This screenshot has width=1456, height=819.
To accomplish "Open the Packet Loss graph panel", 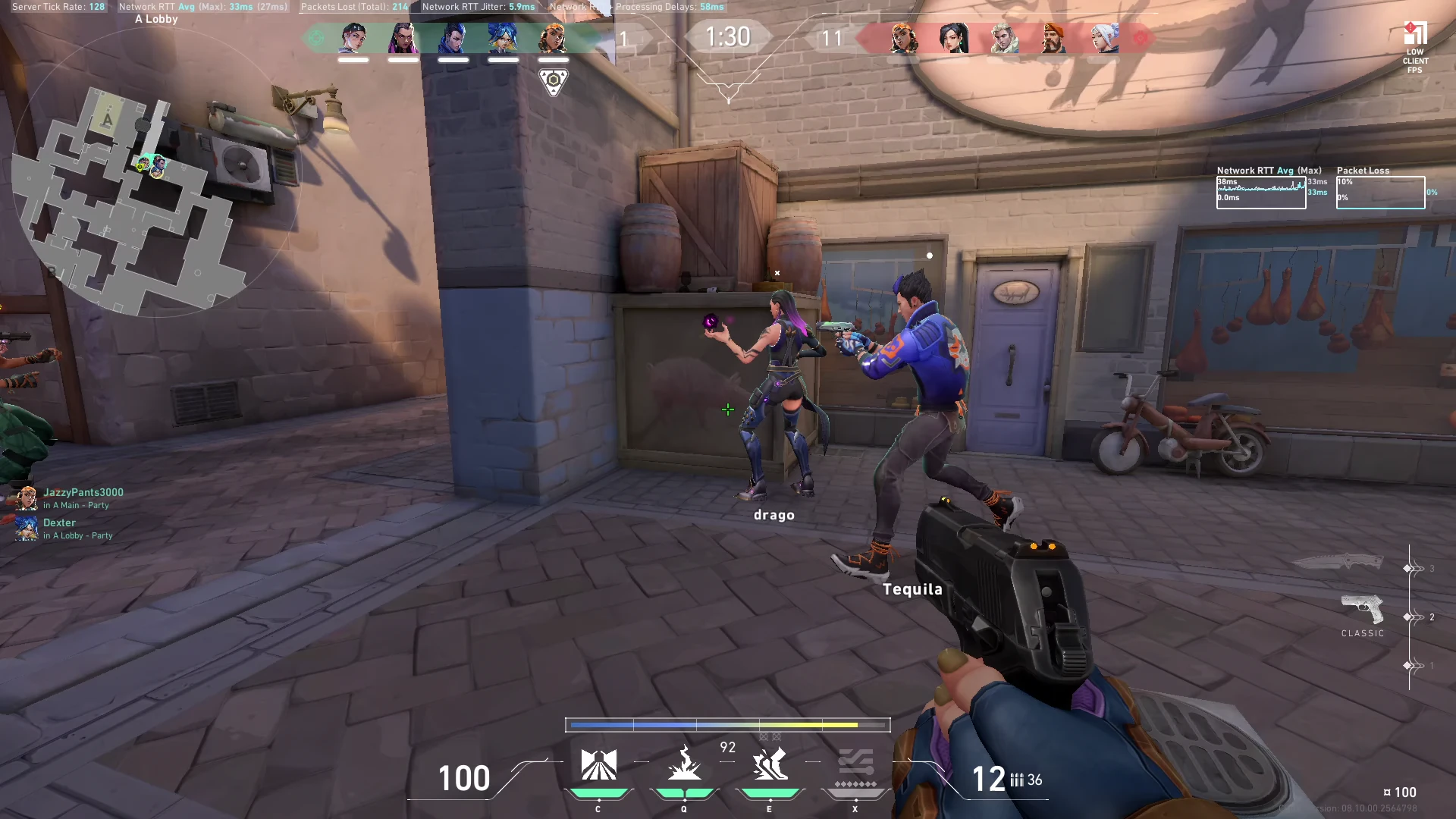I will [x=1380, y=193].
